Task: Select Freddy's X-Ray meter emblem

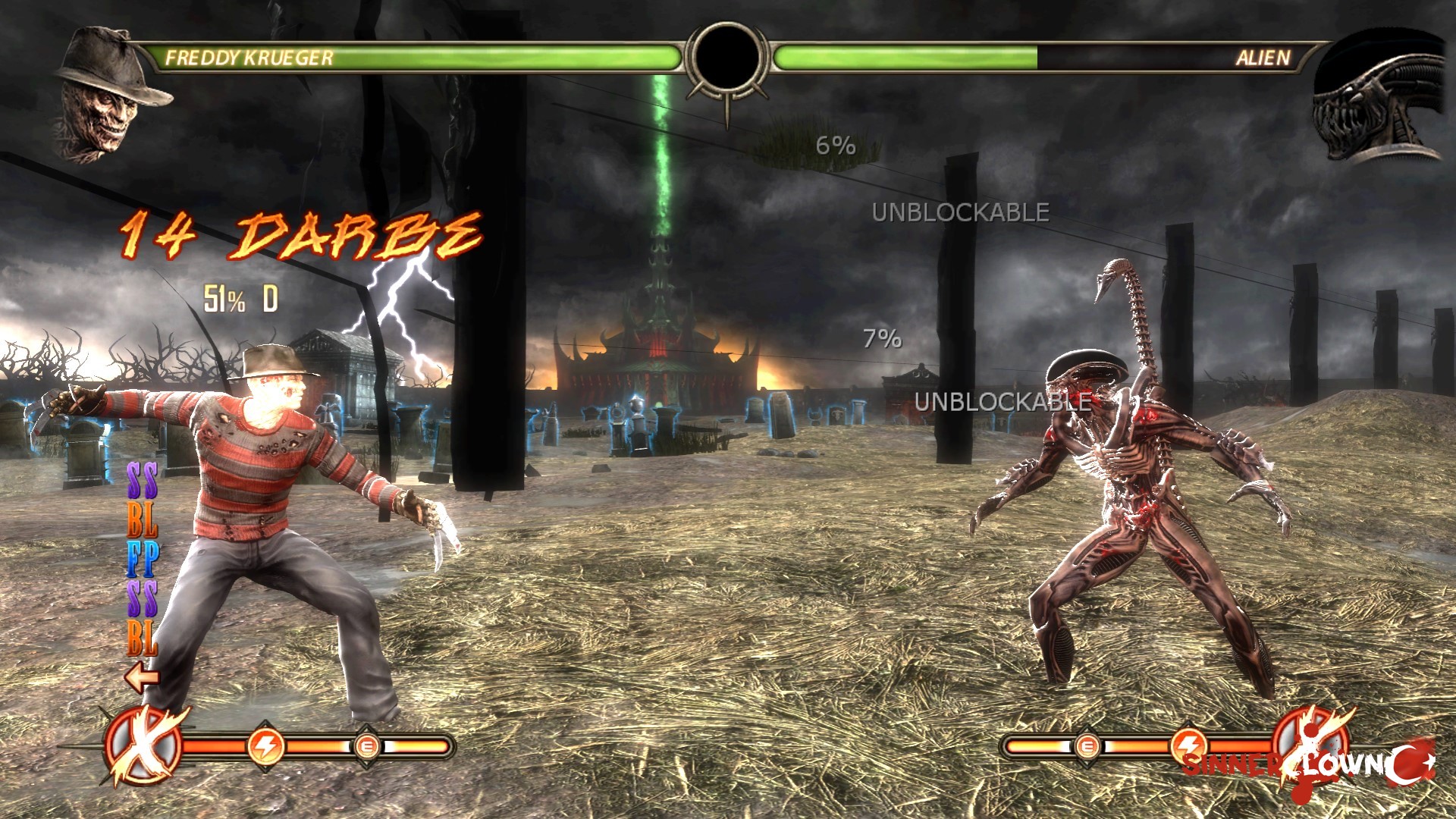Action: pos(144,745)
